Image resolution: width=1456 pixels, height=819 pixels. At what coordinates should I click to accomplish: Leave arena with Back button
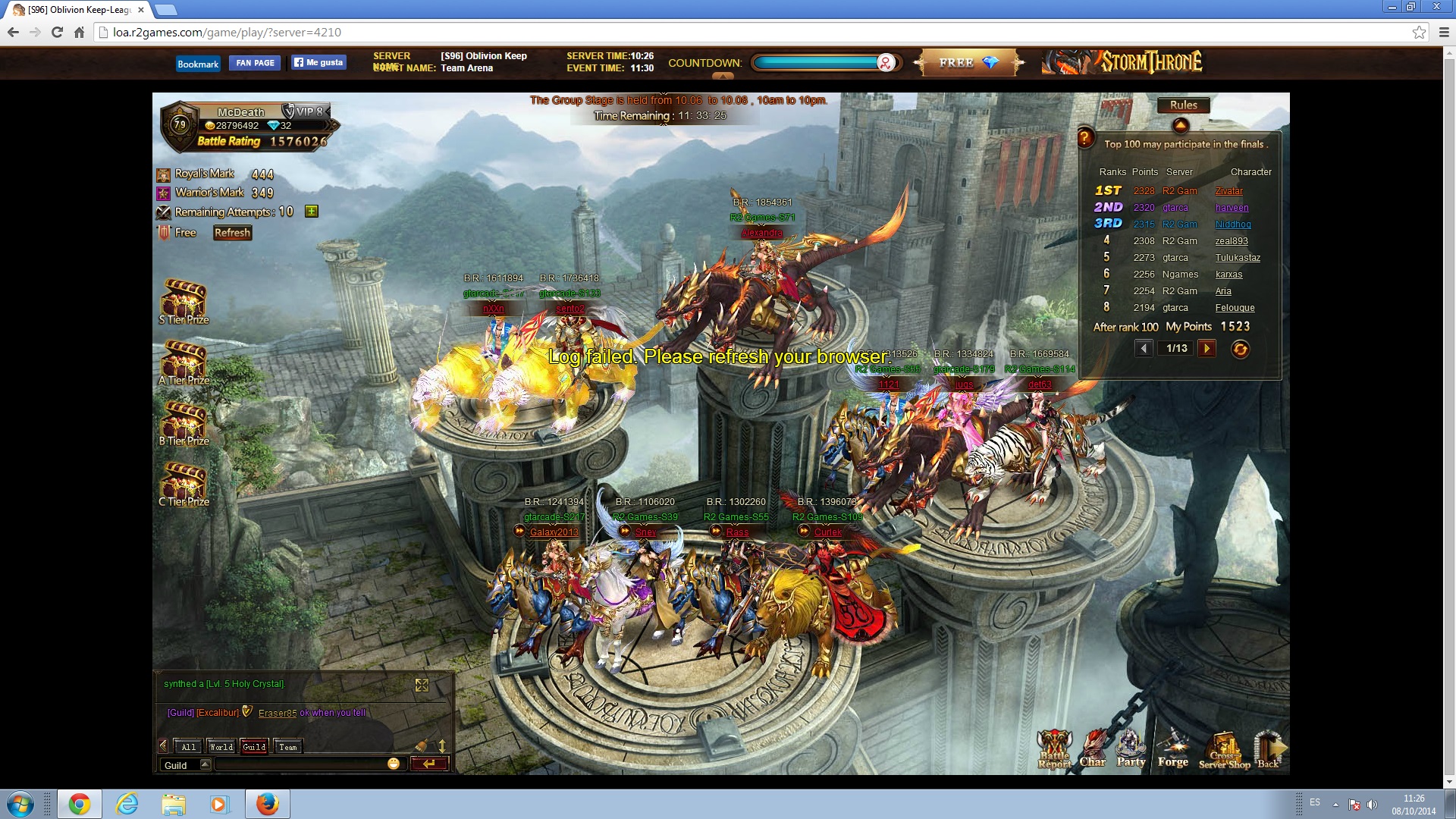pos(1268,749)
